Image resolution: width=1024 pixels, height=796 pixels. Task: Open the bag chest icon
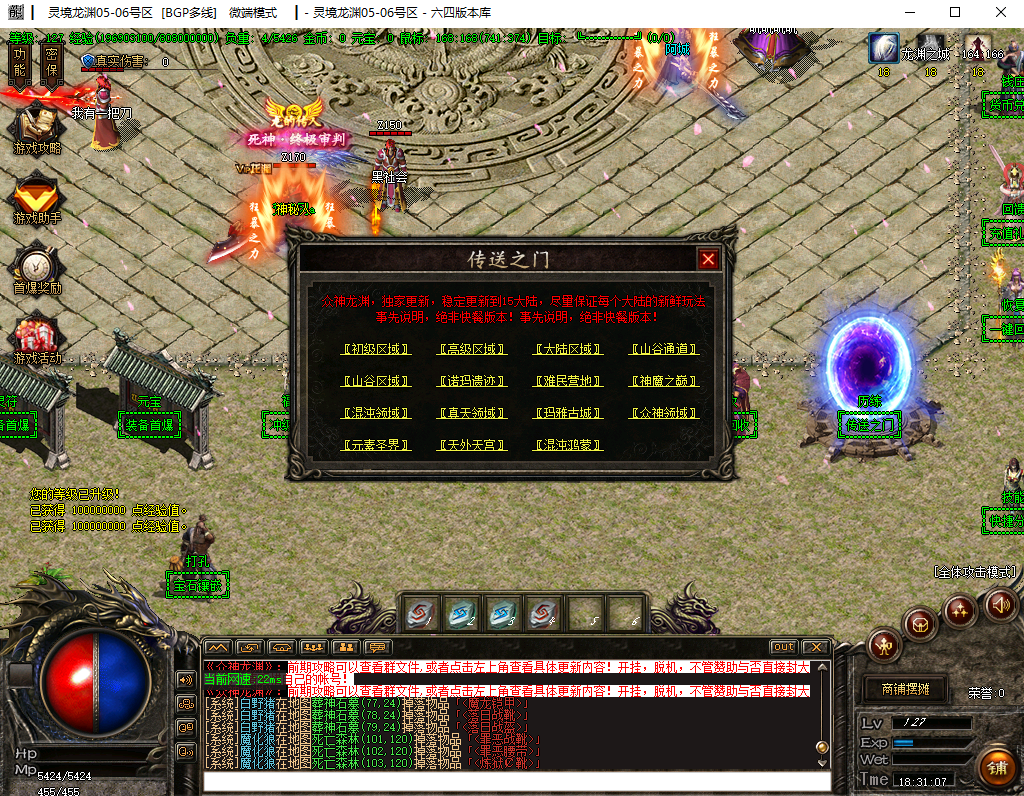pyautogui.click(x=920, y=625)
